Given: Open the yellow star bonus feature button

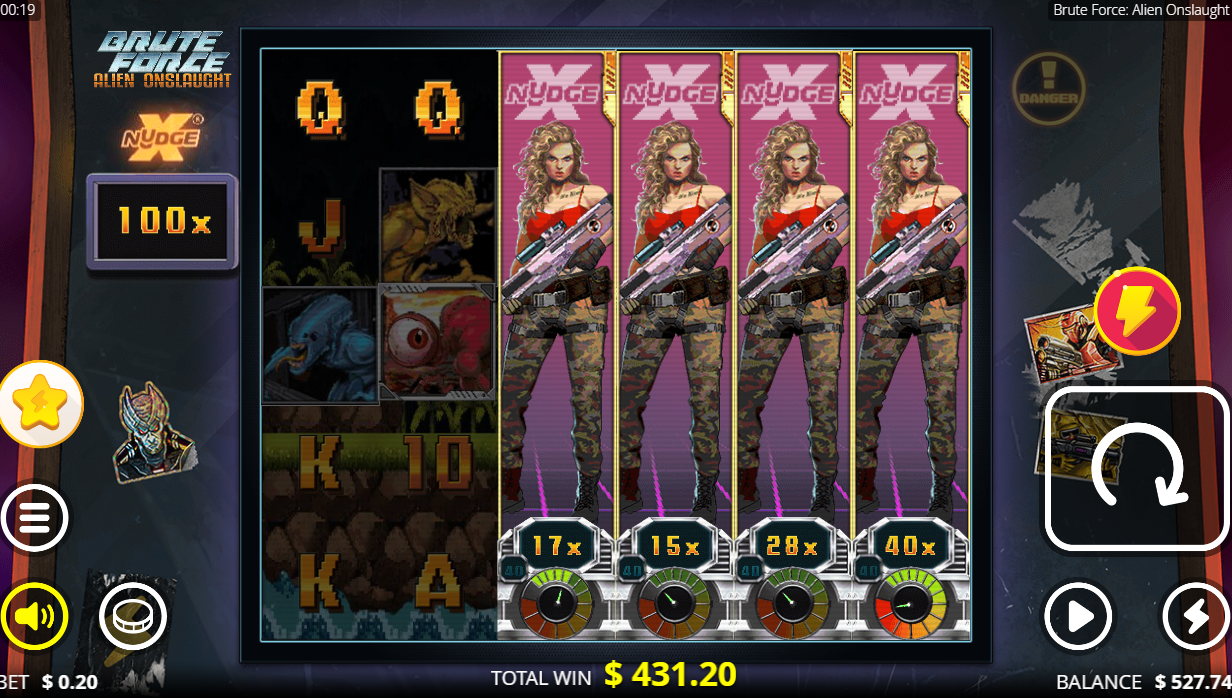Looking at the screenshot, I should tap(40, 404).
